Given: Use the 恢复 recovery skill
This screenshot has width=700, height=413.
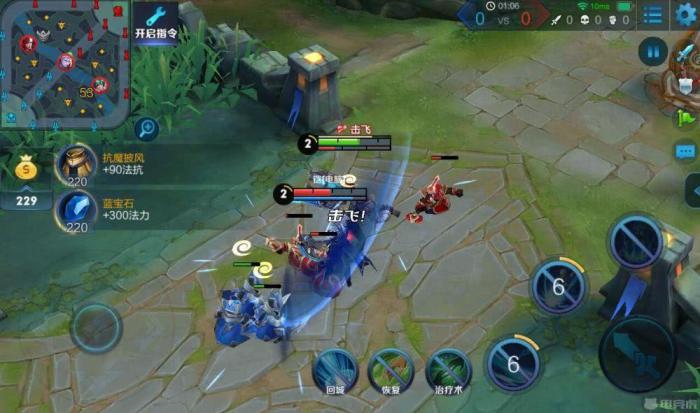Looking at the screenshot, I should [391, 369].
